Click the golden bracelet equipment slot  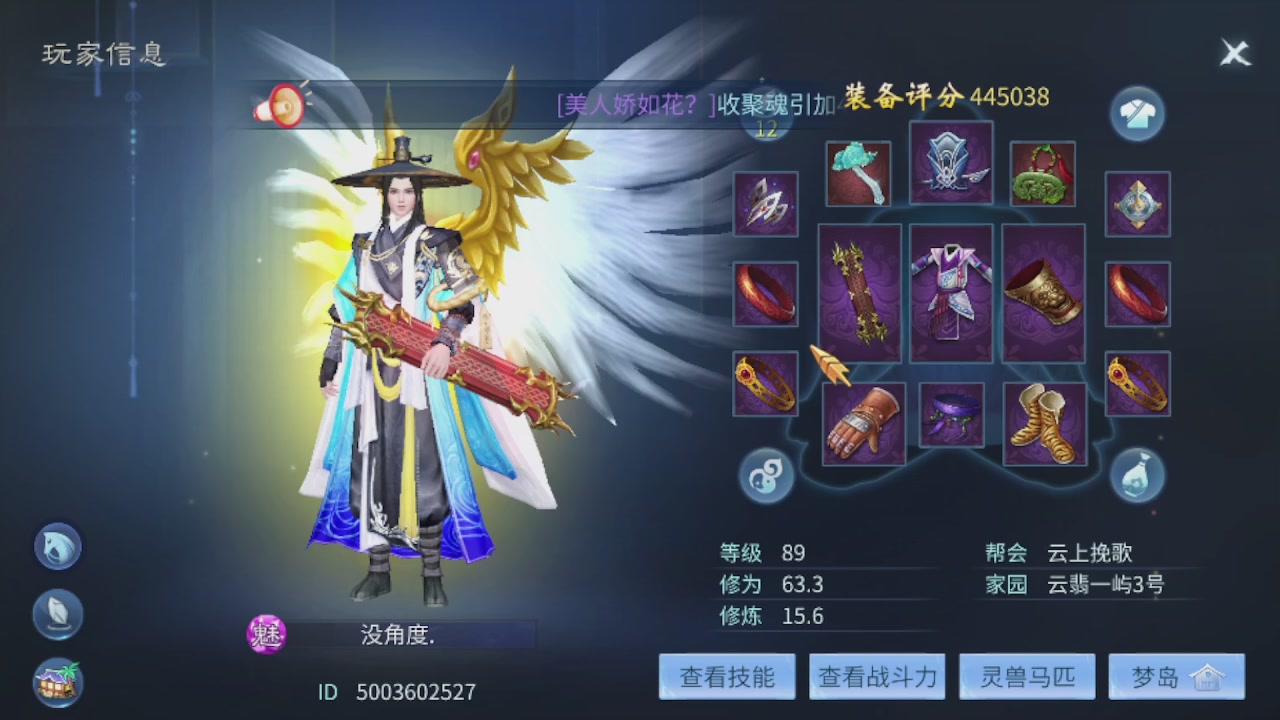[1044, 293]
